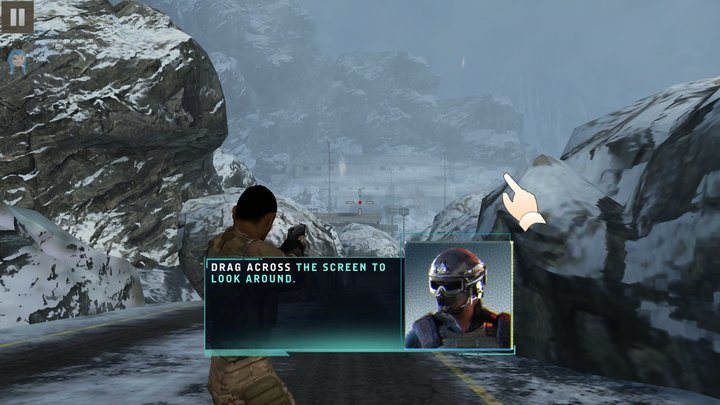Pause the game with the pause button

17,16
